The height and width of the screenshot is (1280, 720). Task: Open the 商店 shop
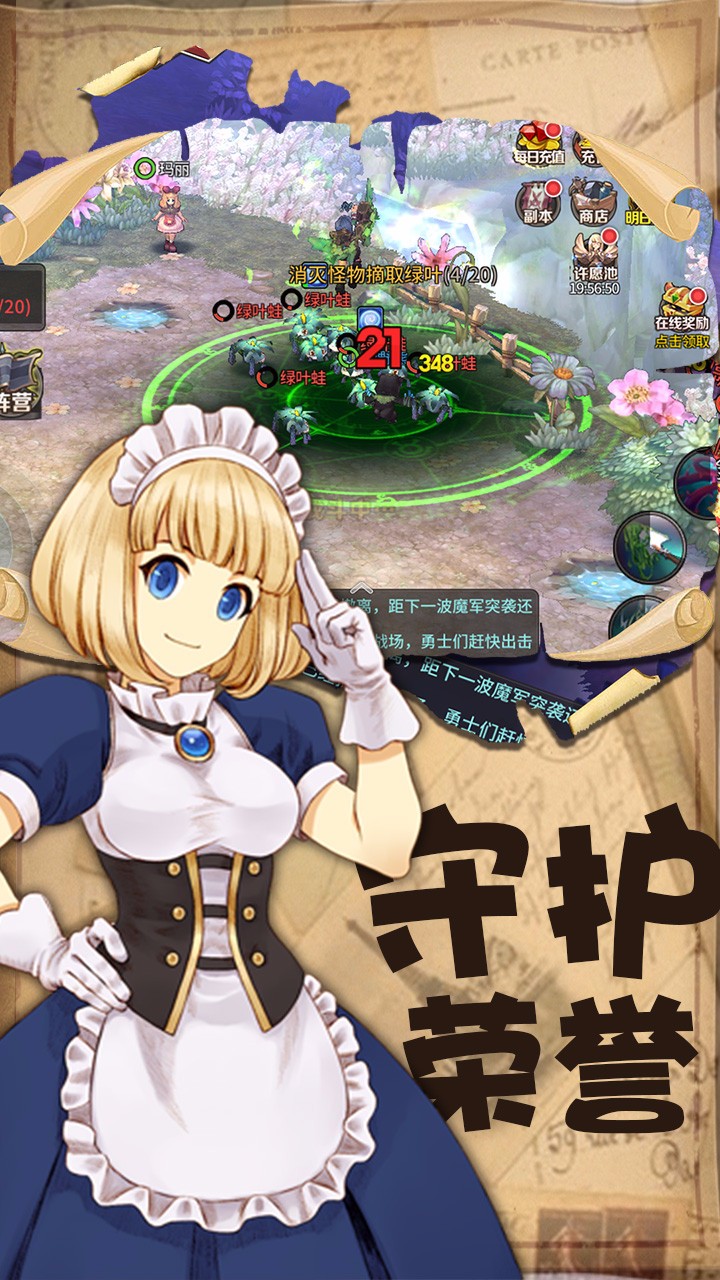[x=592, y=201]
